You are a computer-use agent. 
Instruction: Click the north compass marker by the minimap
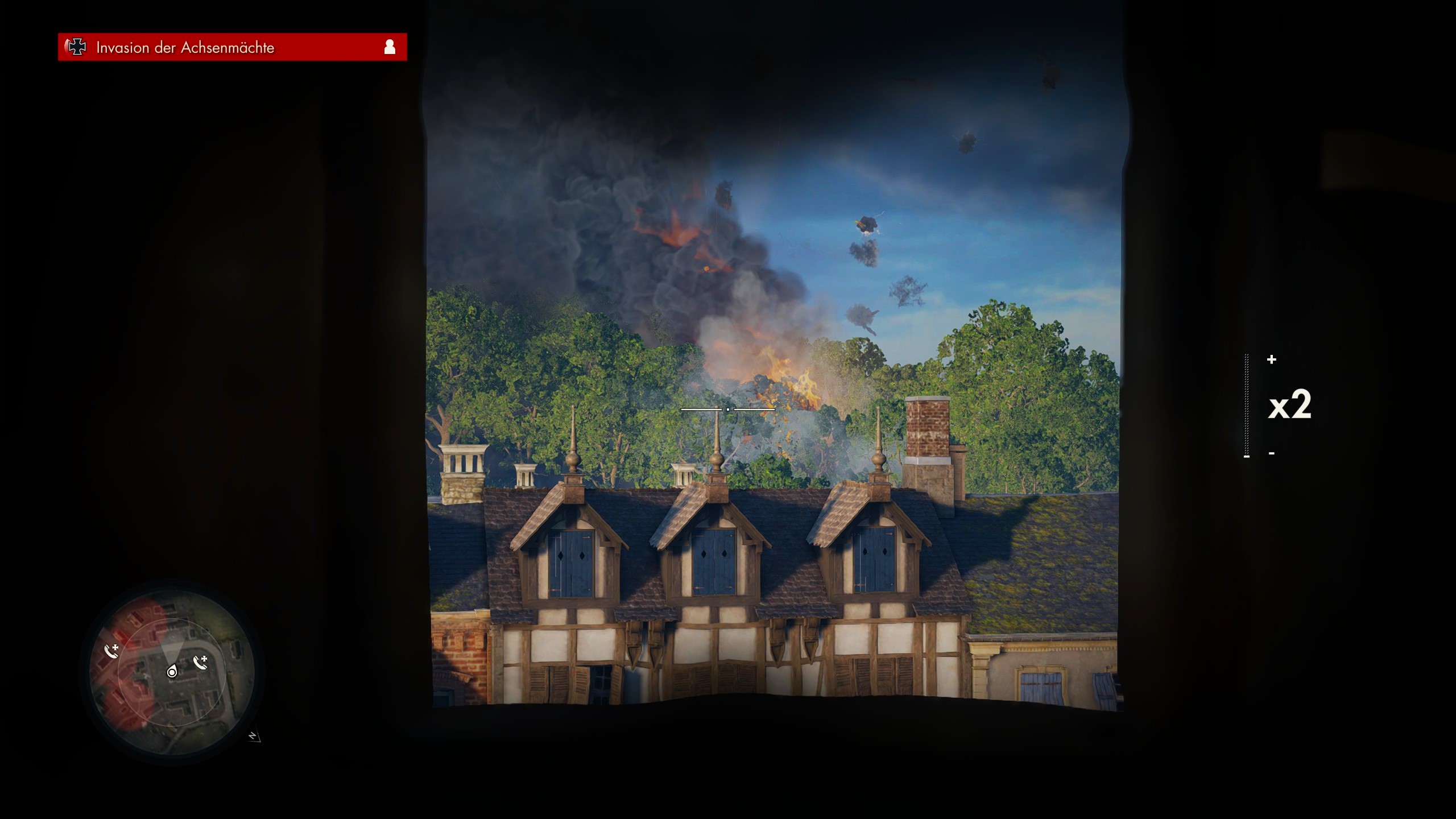[254, 737]
